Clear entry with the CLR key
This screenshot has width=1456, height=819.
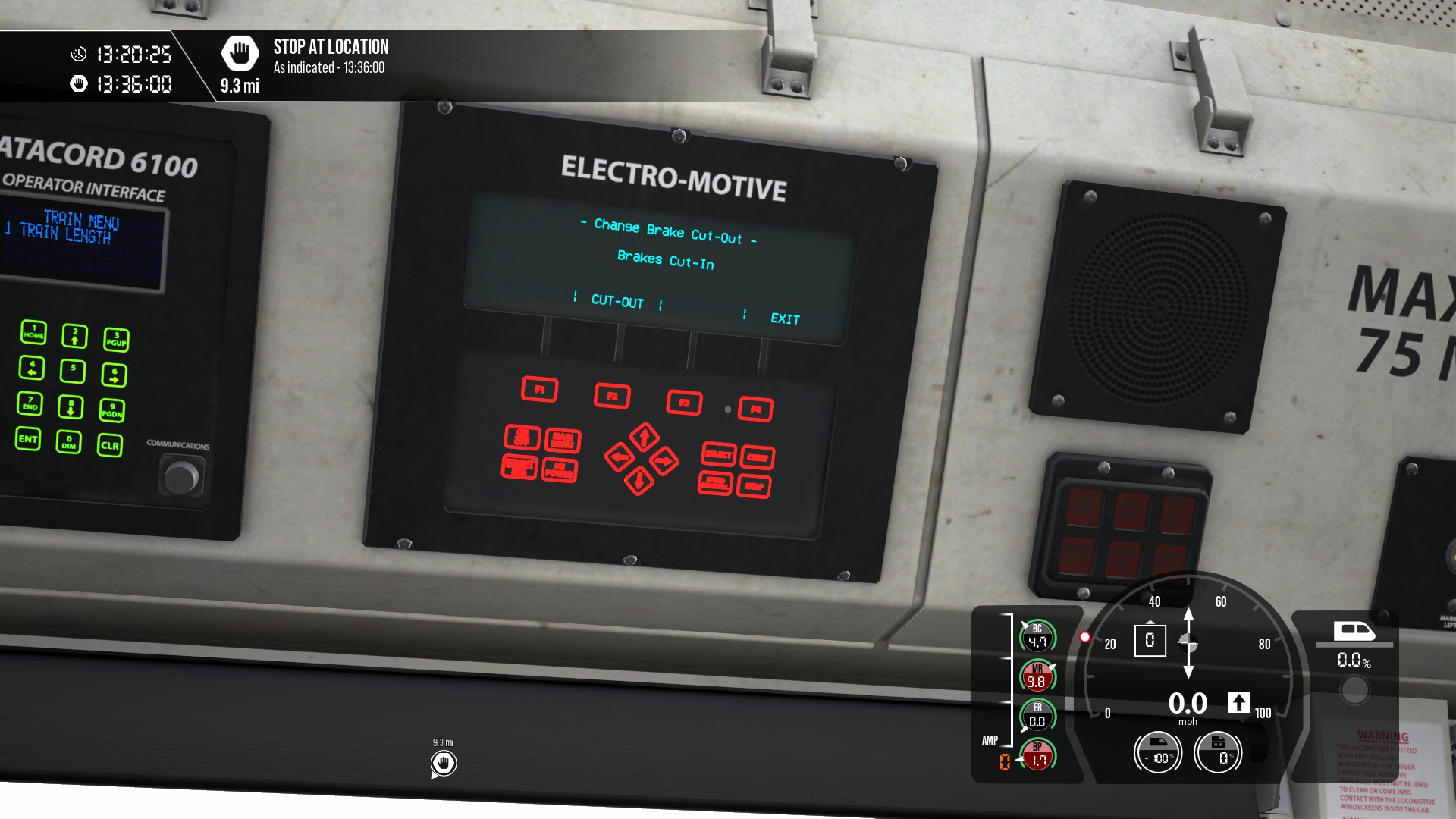[110, 445]
